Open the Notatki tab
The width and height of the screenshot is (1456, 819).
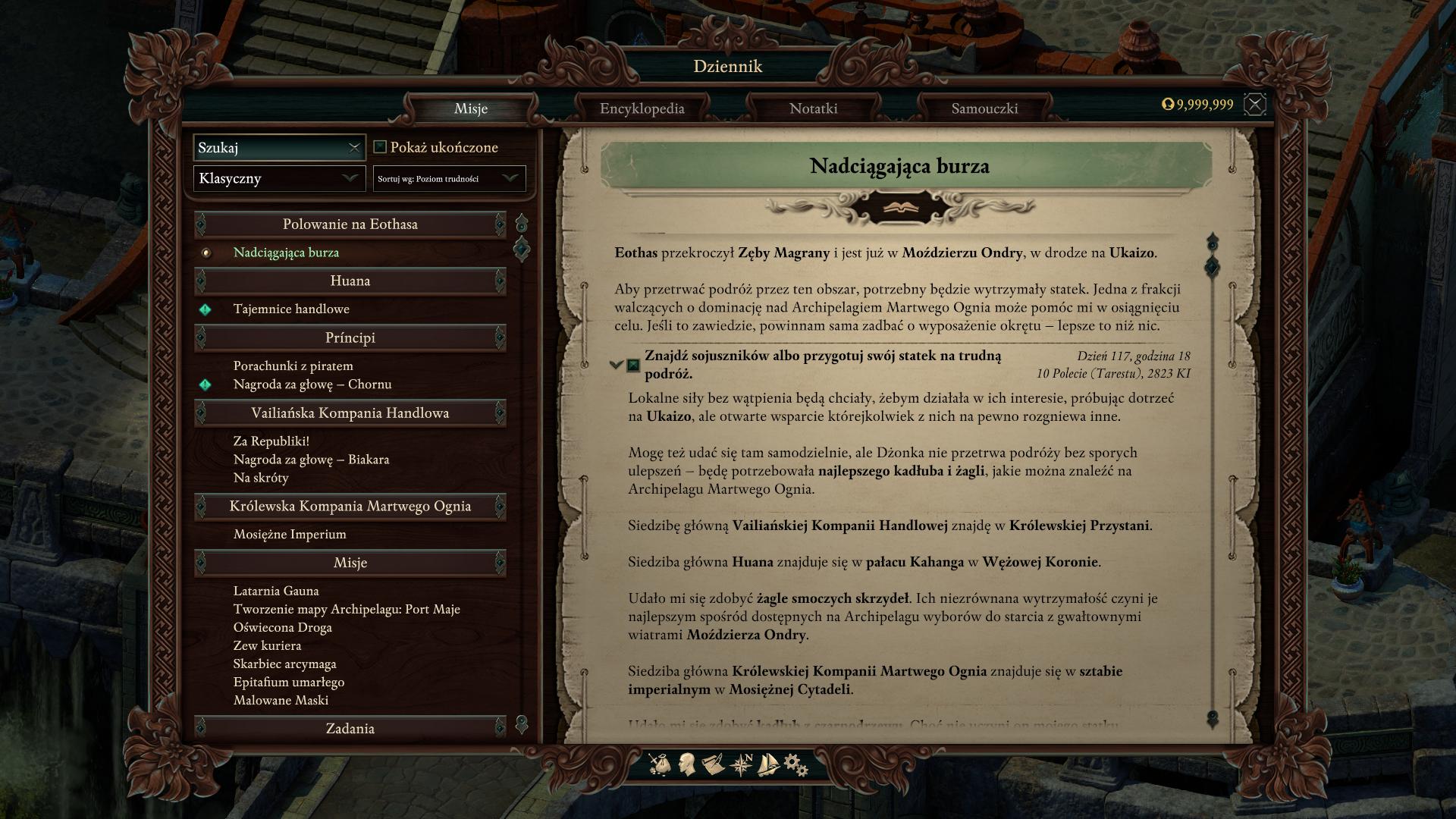813,108
